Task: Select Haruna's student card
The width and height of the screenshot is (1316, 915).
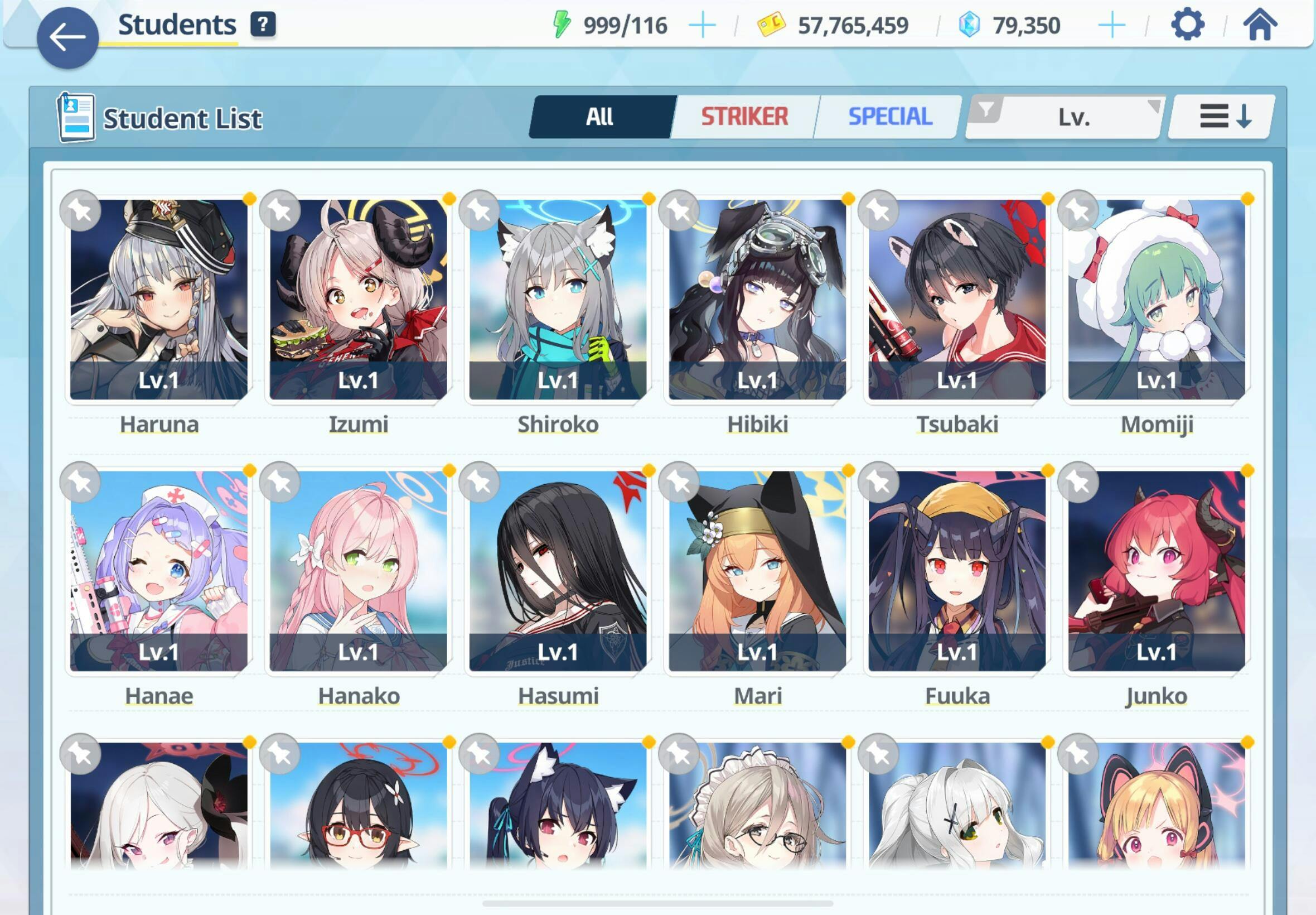Action: point(159,299)
